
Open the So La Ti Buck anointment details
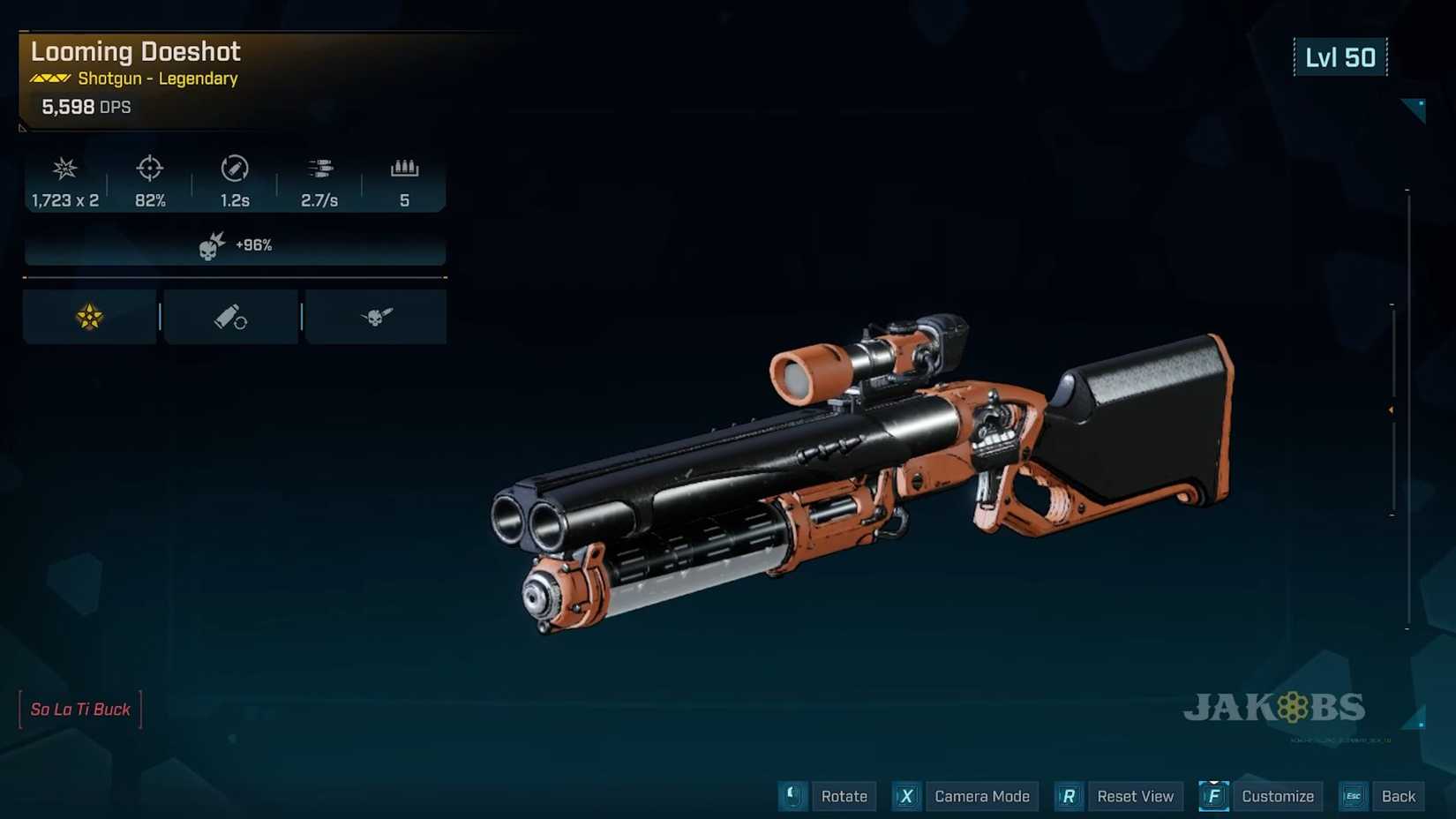79,709
